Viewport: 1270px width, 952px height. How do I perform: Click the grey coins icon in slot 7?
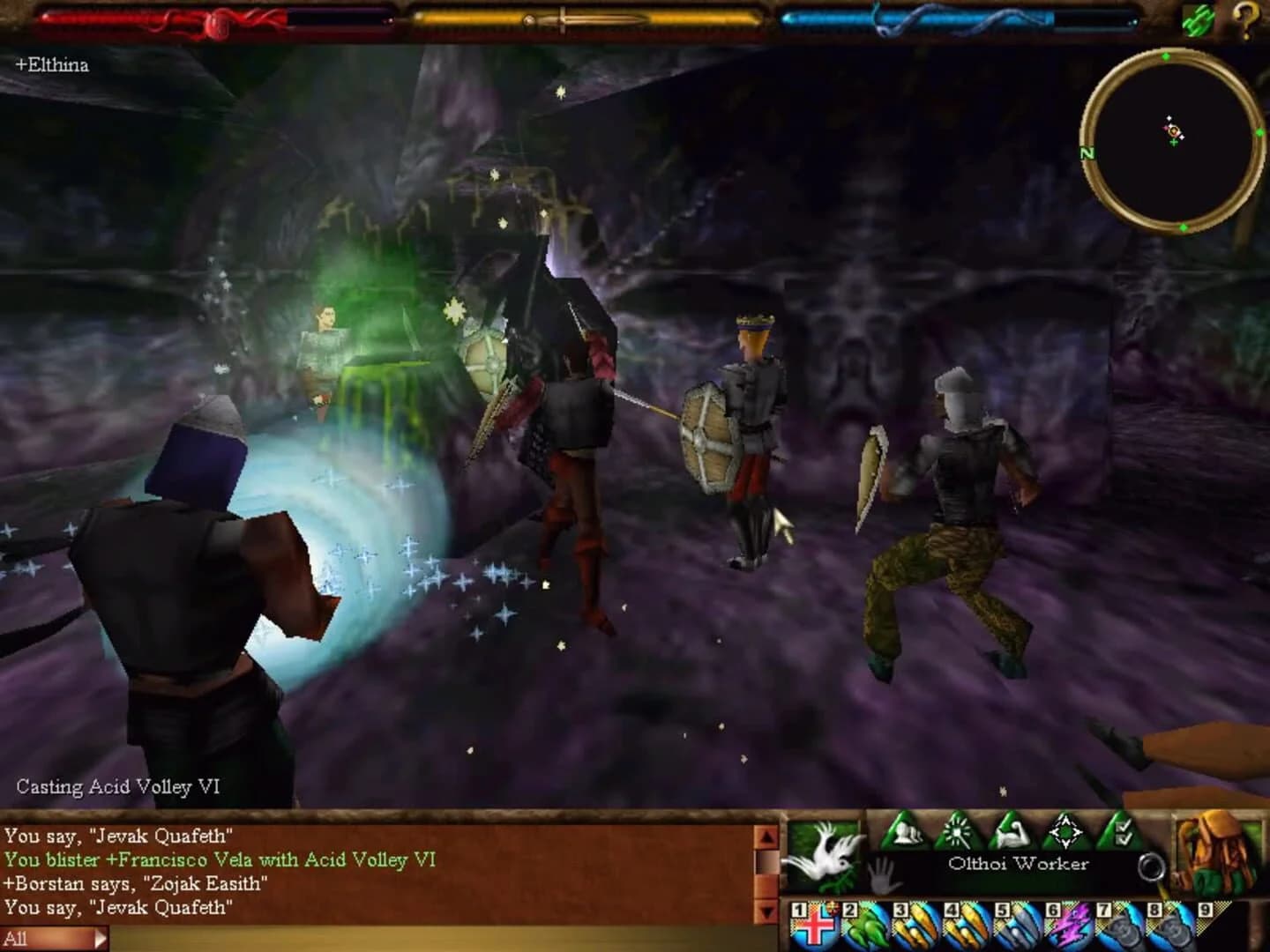[1117, 926]
